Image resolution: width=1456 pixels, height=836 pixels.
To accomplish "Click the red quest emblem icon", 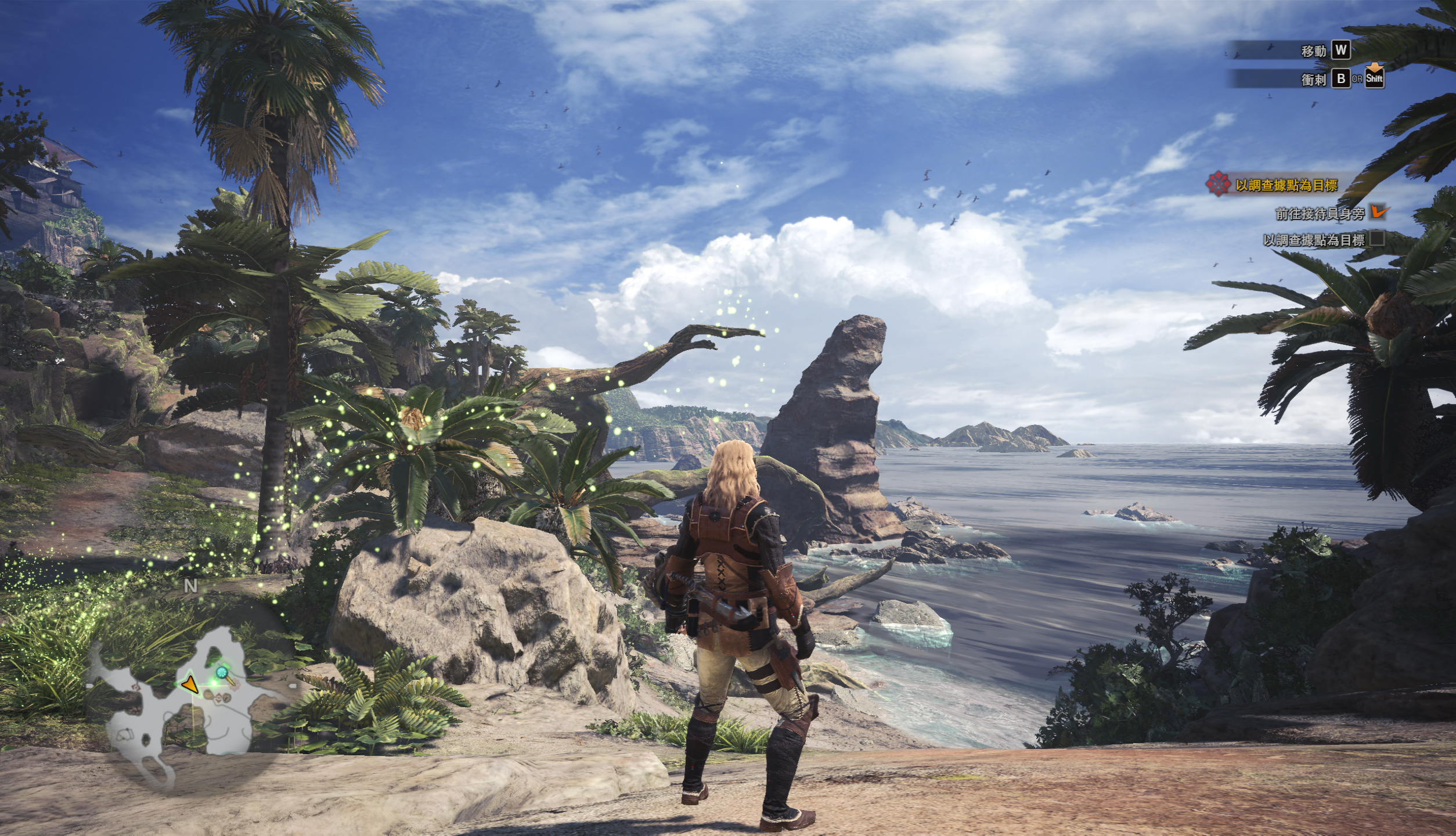I will pyautogui.click(x=1218, y=185).
